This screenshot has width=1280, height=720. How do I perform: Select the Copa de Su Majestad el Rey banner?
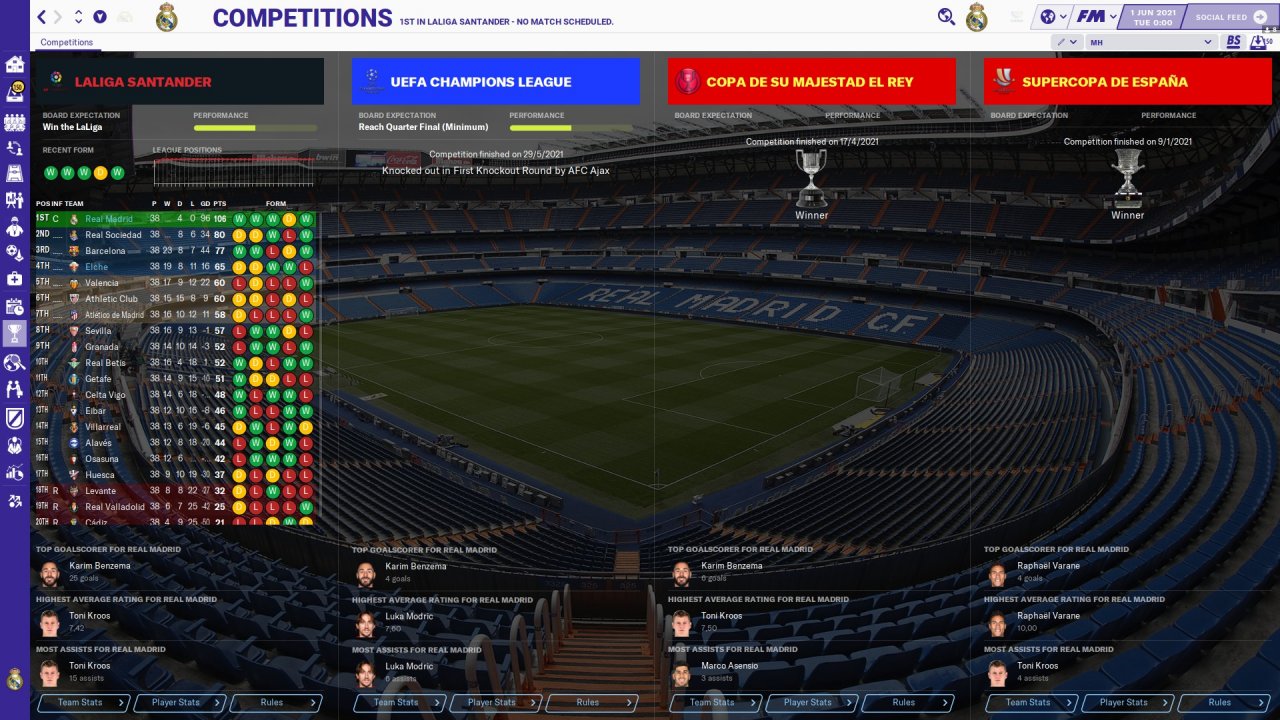coord(811,82)
